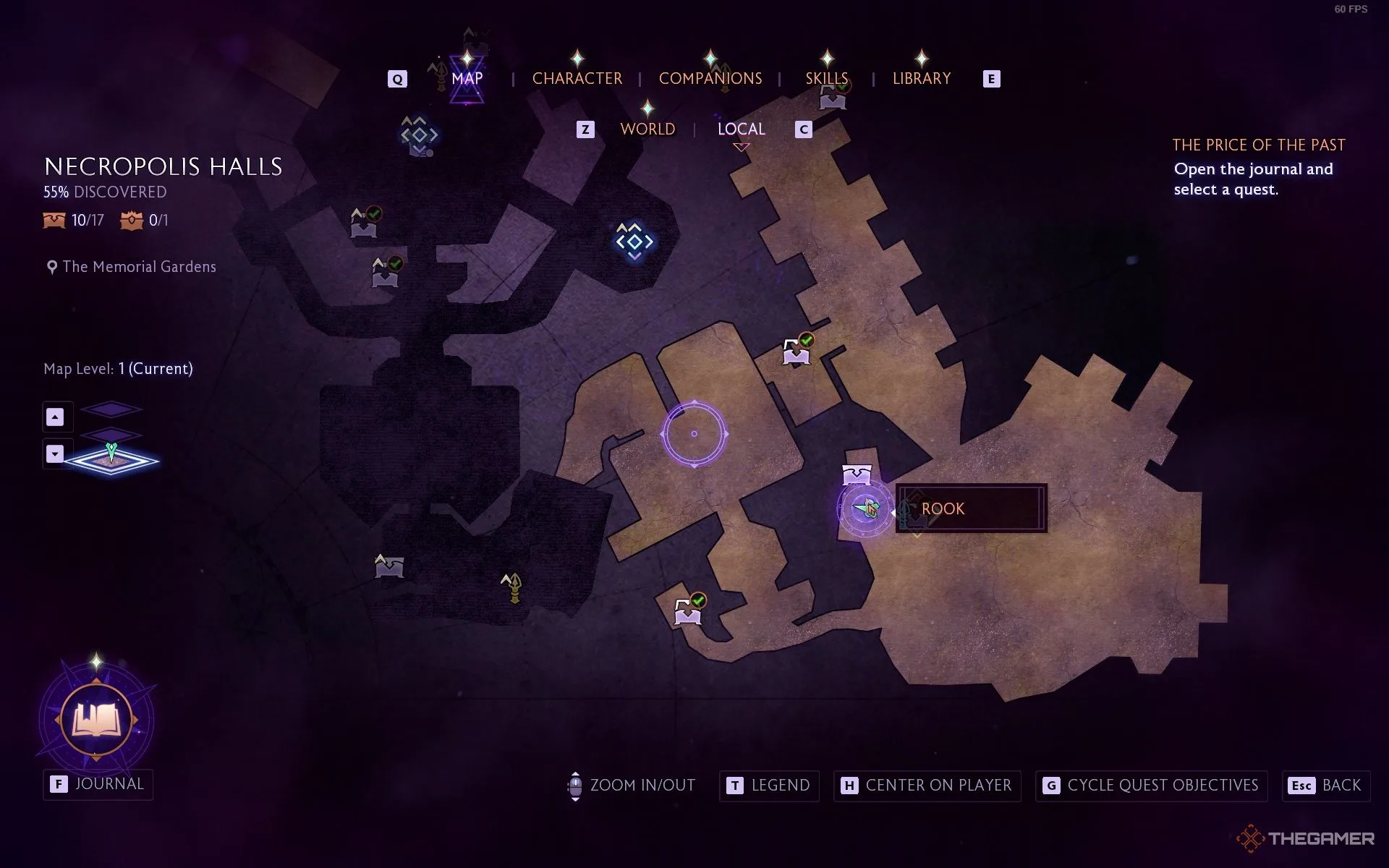This screenshot has width=1389, height=868.
Task: Go back from the map screen
Action: (x=1325, y=786)
